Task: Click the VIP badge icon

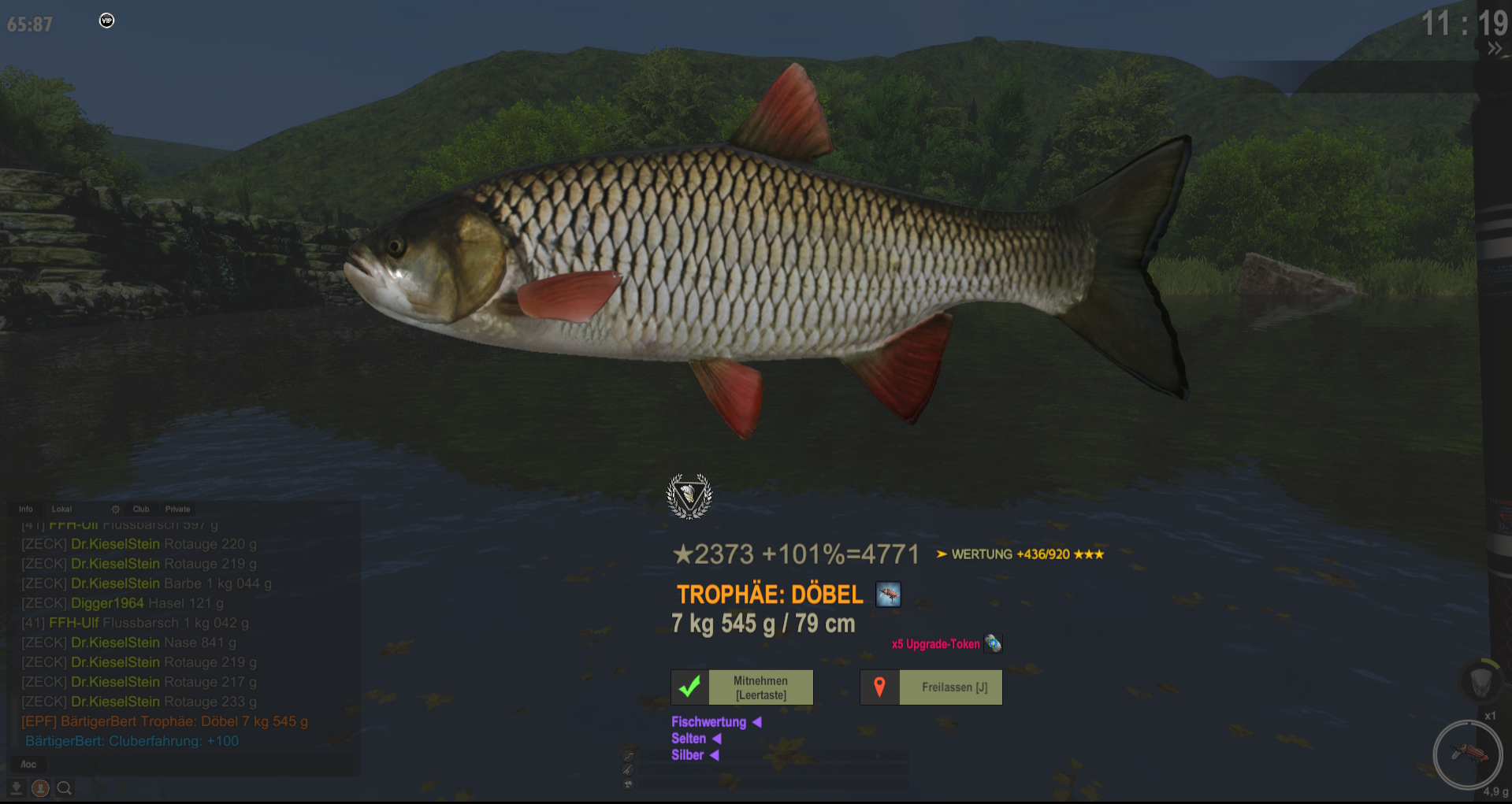Action: (x=107, y=20)
